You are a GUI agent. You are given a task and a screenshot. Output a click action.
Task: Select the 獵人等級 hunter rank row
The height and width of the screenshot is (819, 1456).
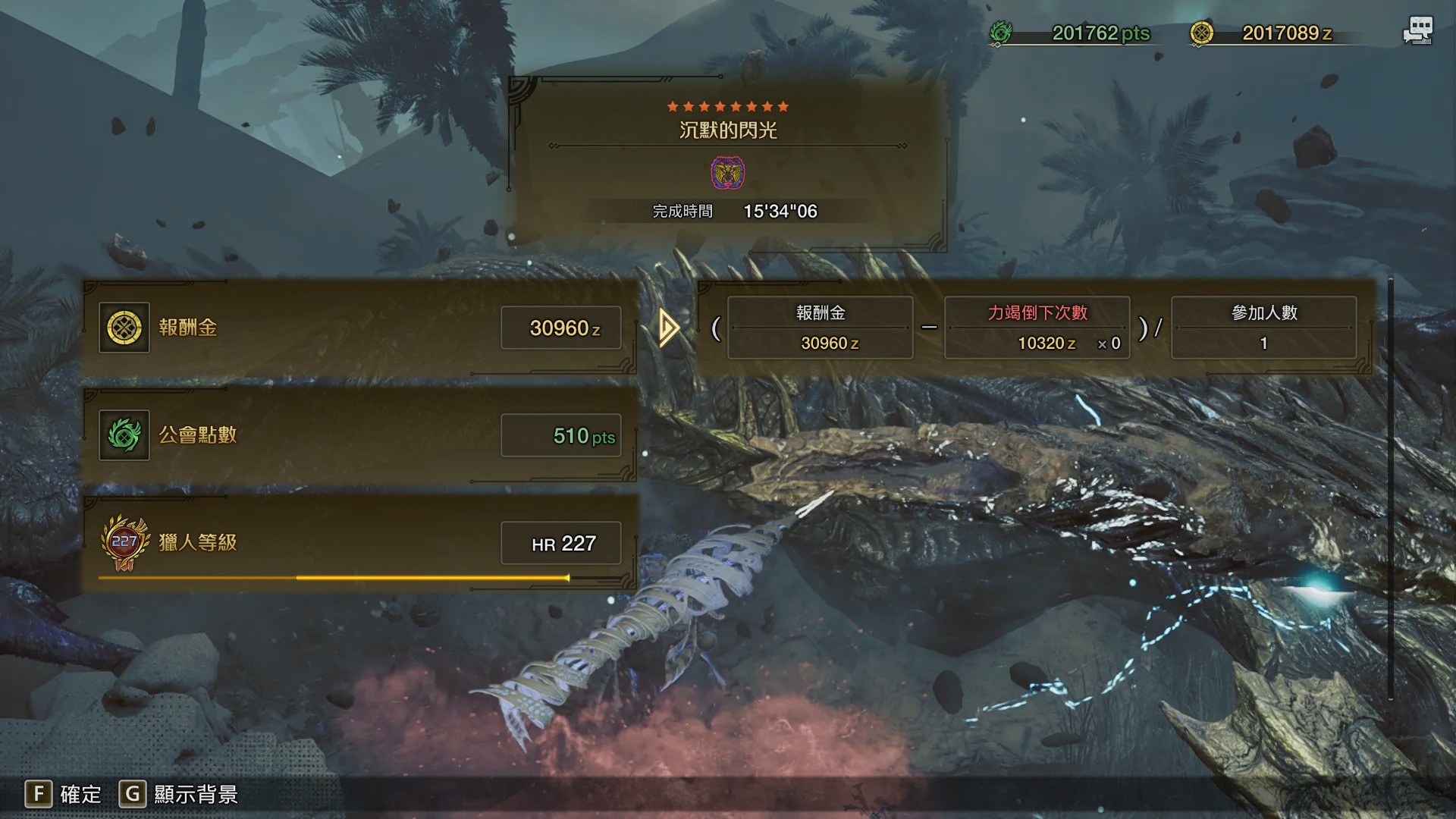pyautogui.click(x=359, y=543)
